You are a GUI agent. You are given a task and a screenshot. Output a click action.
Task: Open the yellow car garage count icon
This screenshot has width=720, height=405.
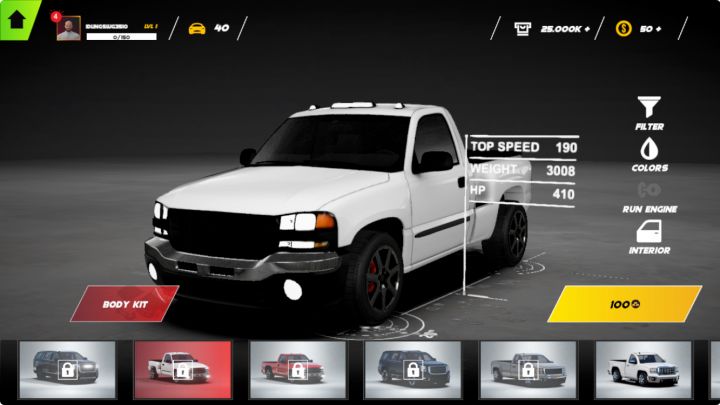pos(197,28)
